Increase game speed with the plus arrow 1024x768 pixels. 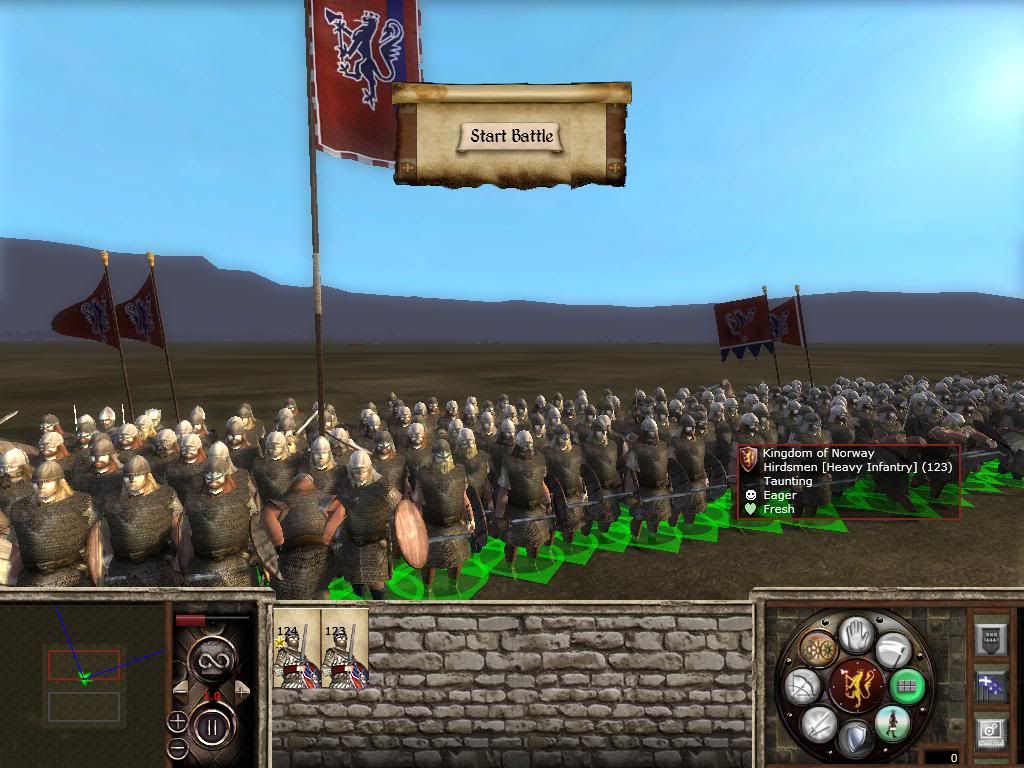coord(242,689)
